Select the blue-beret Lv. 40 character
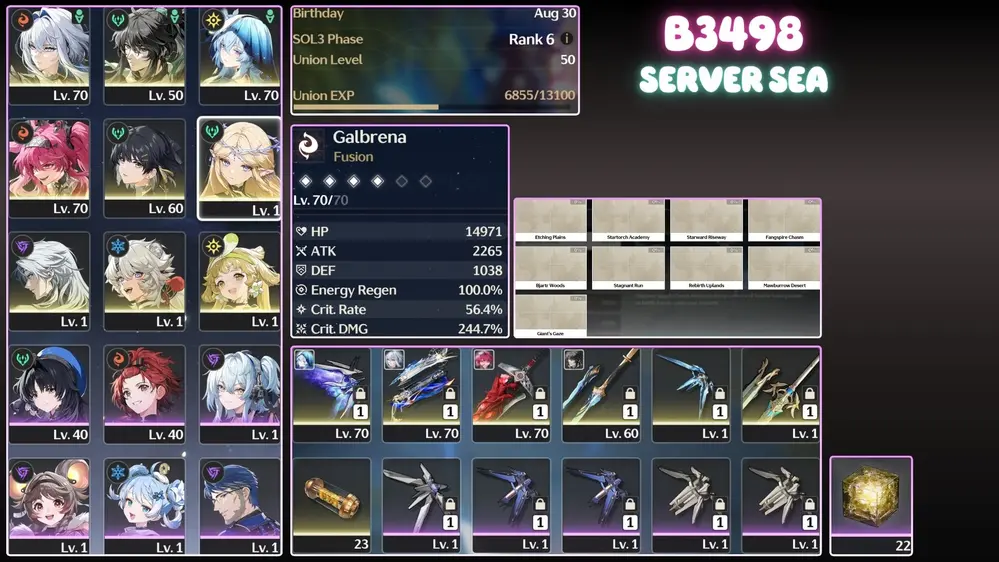This screenshot has height=562, width=999. pyautogui.click(x=49, y=393)
